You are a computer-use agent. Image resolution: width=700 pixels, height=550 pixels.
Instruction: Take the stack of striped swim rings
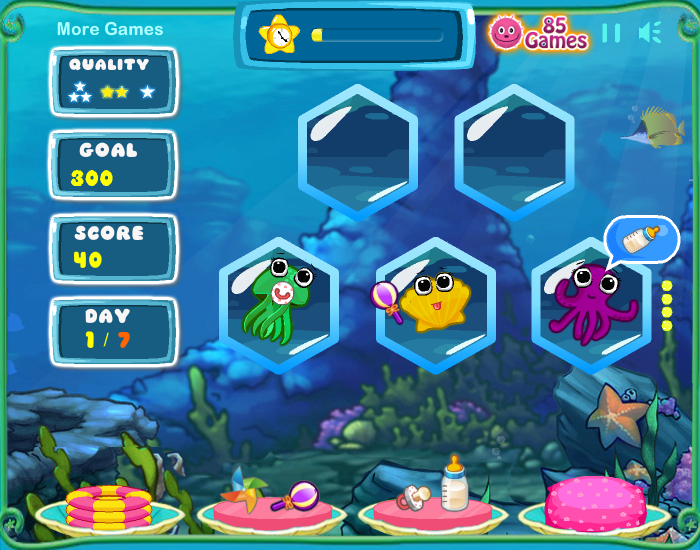click(109, 504)
